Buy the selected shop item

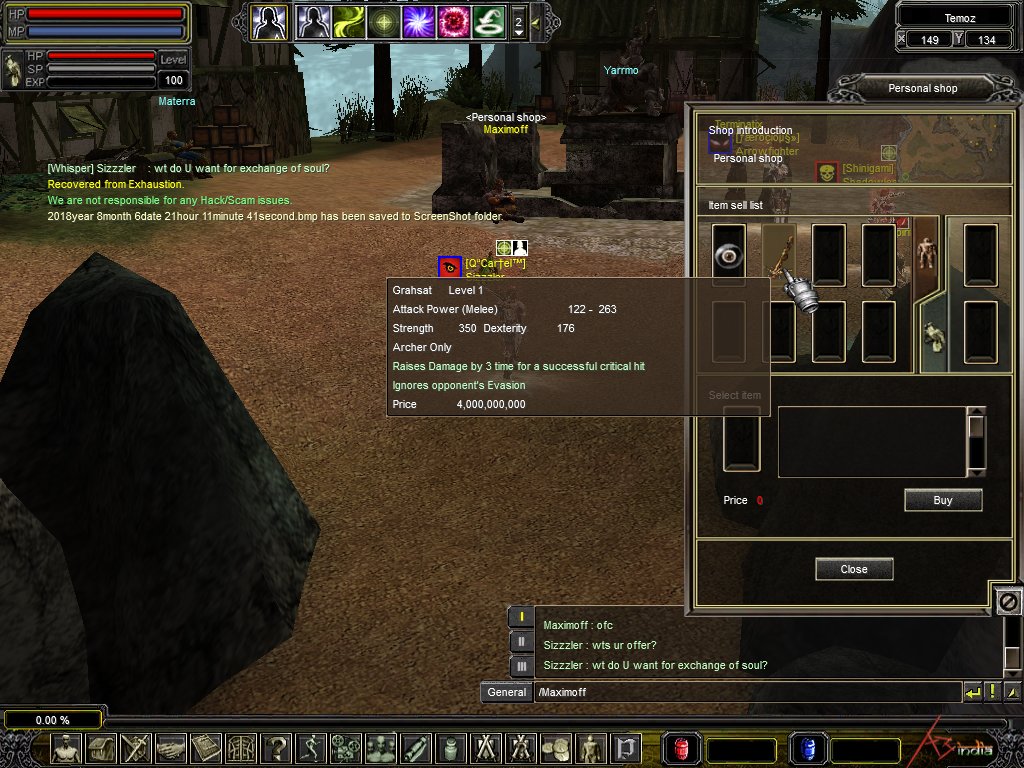click(x=943, y=500)
